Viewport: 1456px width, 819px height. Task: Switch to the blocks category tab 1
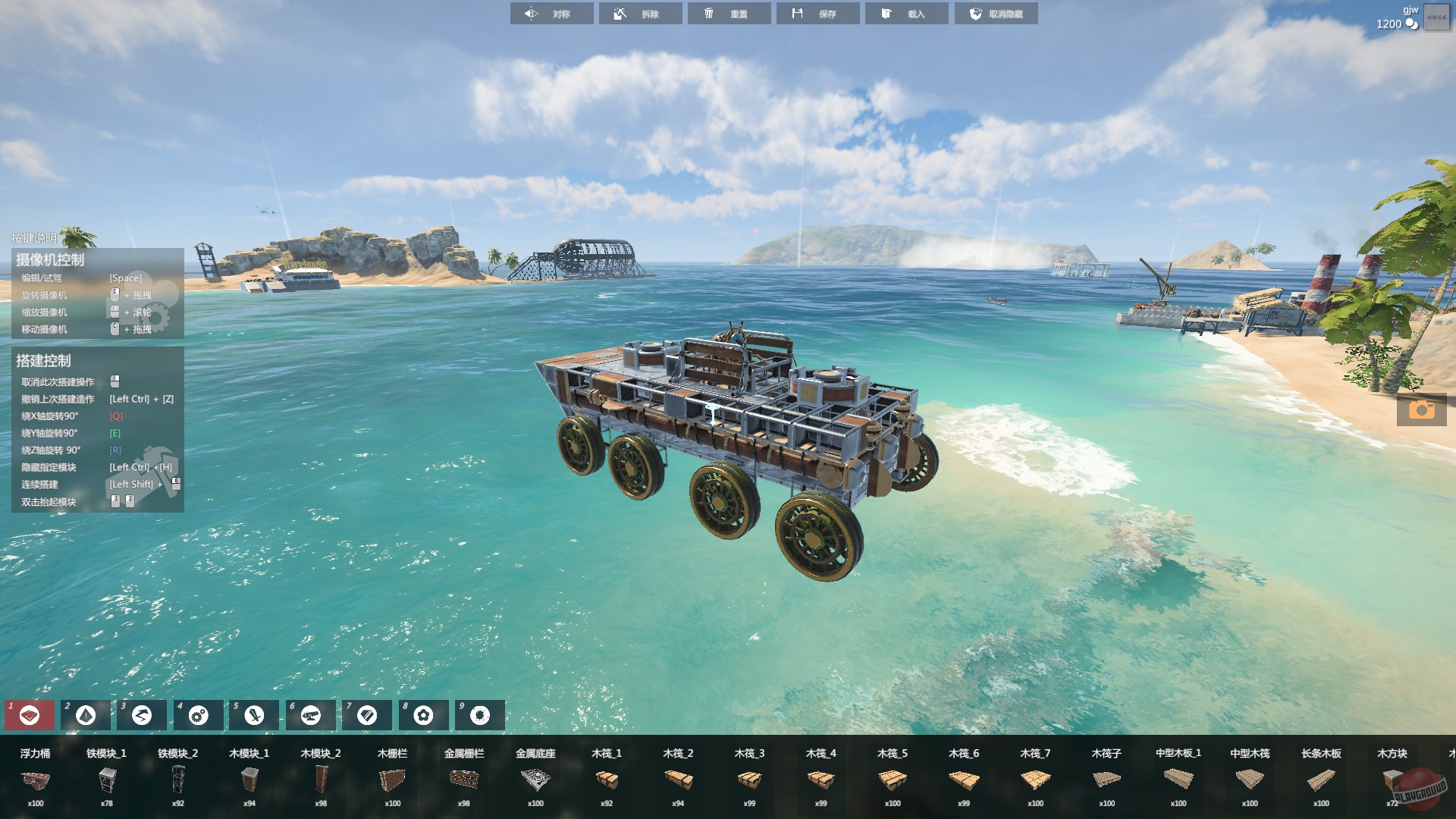pos(28,714)
